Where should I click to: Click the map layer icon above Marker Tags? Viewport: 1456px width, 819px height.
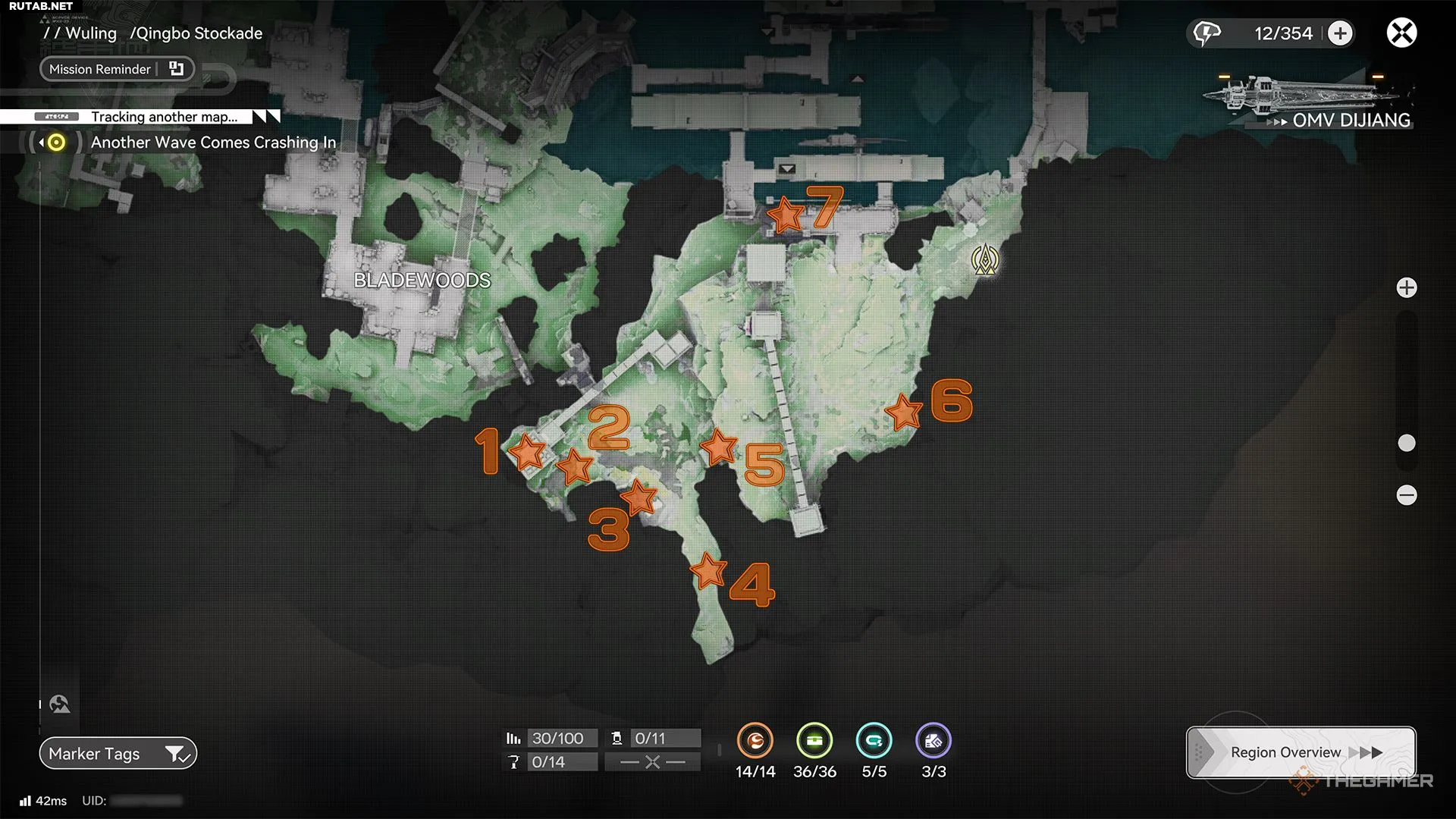pos(60,704)
